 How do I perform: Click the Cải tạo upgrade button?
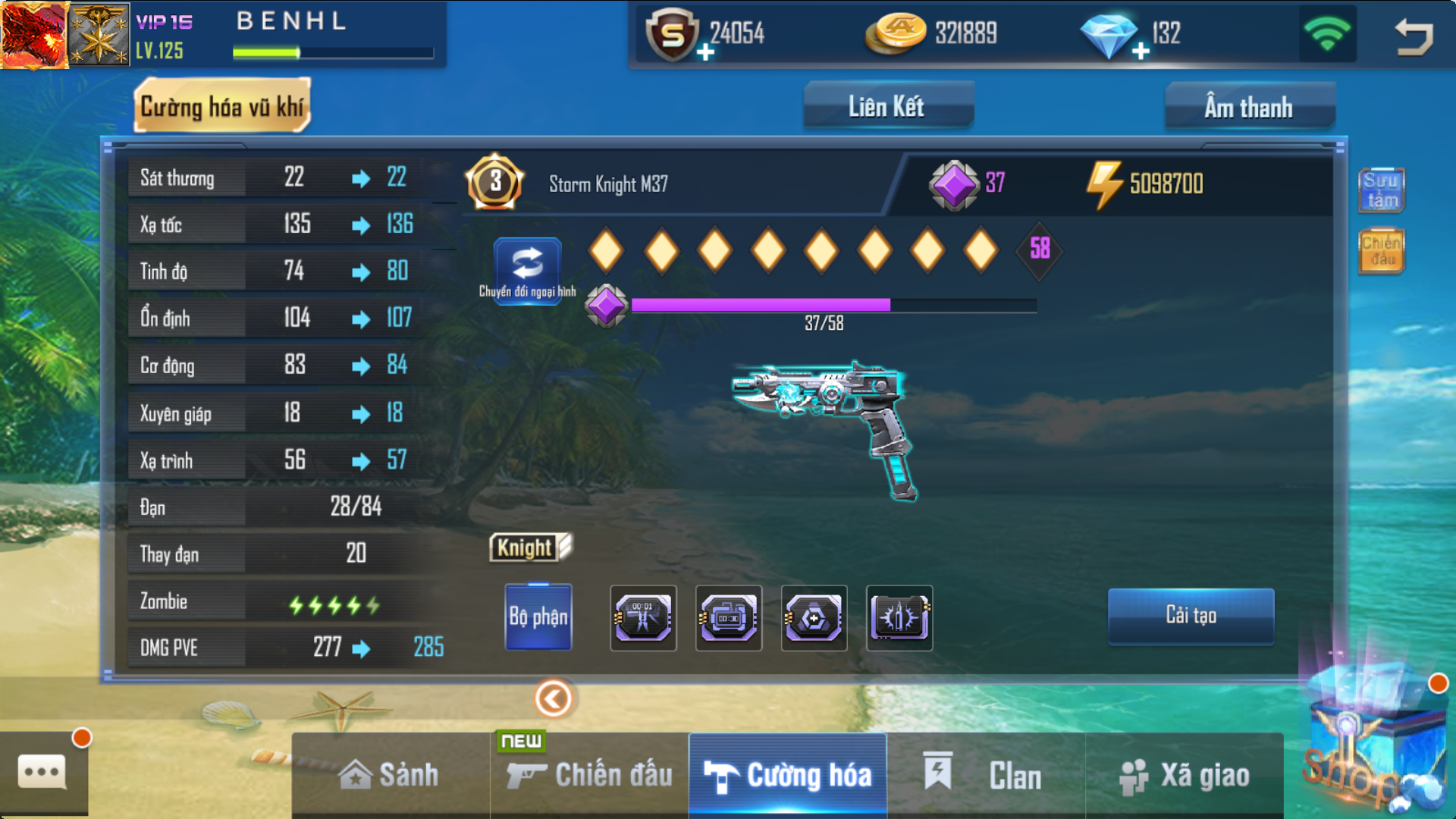coord(1191,616)
